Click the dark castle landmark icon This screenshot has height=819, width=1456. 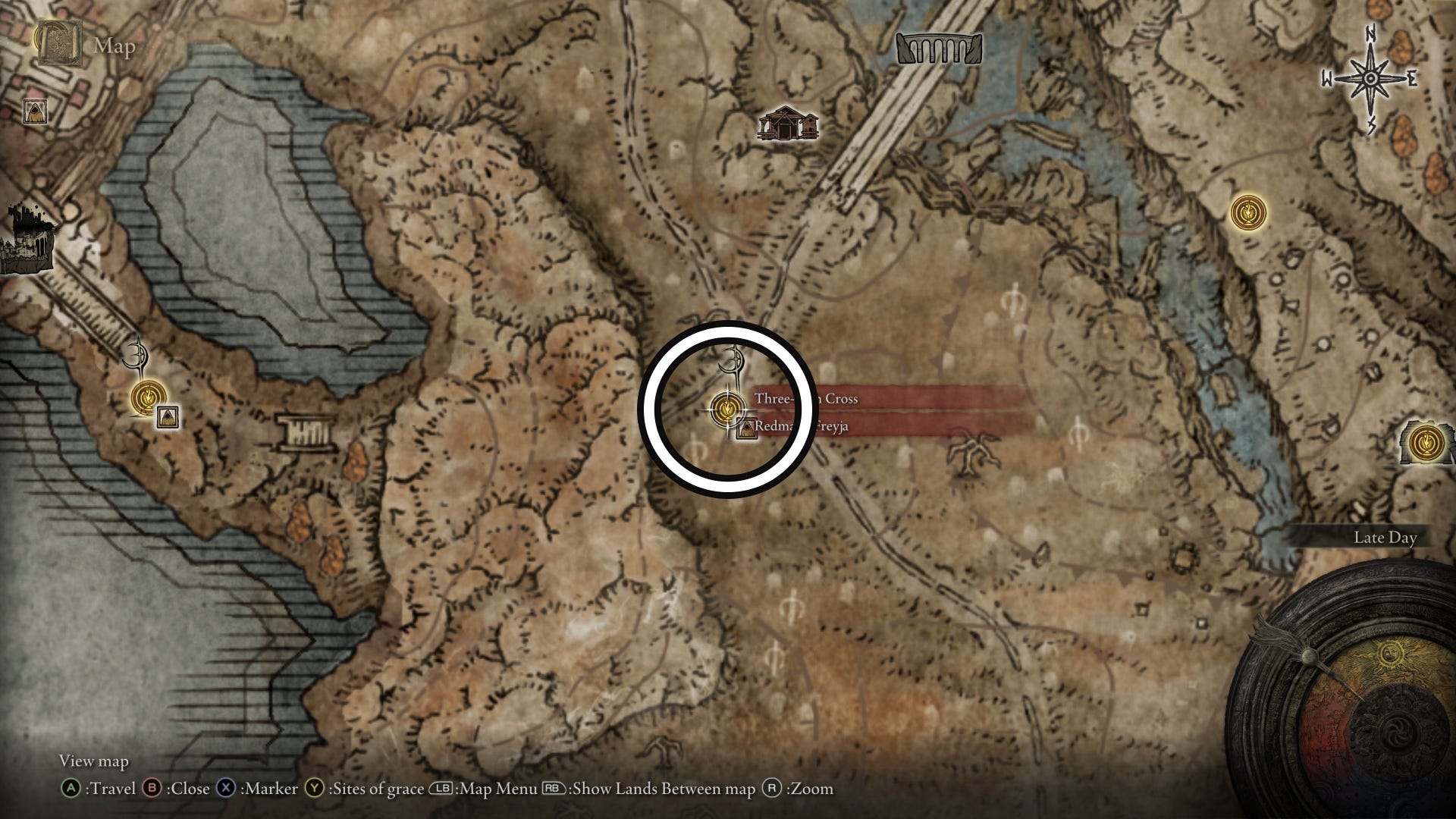[x=27, y=240]
